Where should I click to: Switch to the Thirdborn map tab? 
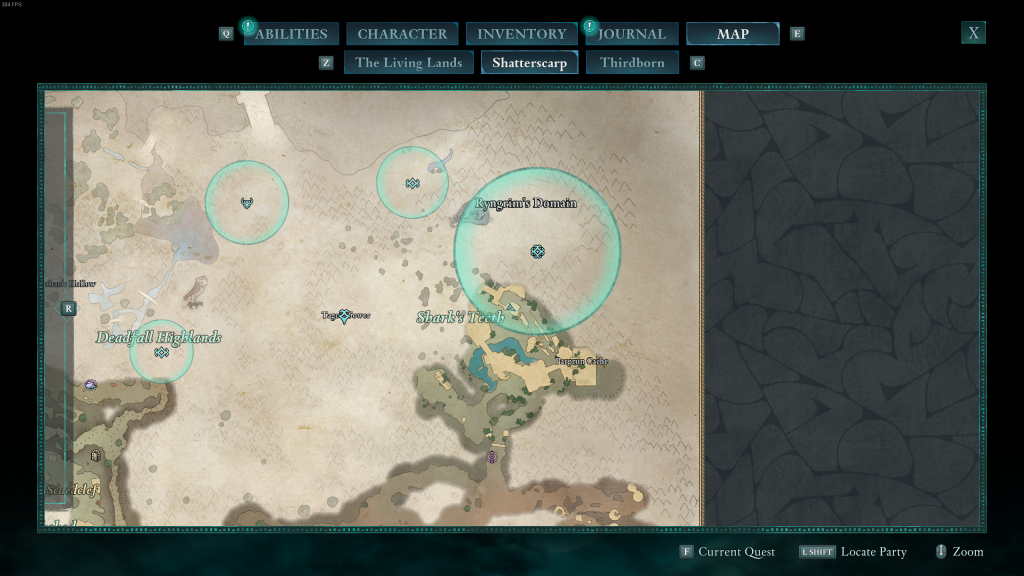pyautogui.click(x=632, y=63)
